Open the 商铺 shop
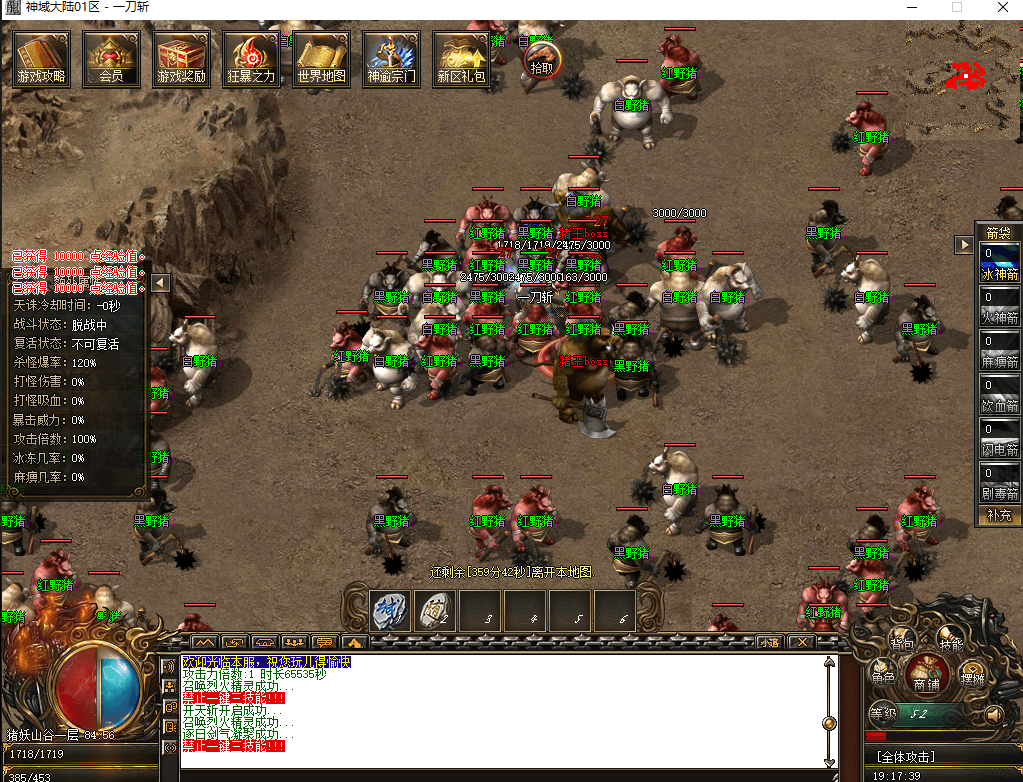Viewport: 1023px width, 782px height. [x=926, y=677]
